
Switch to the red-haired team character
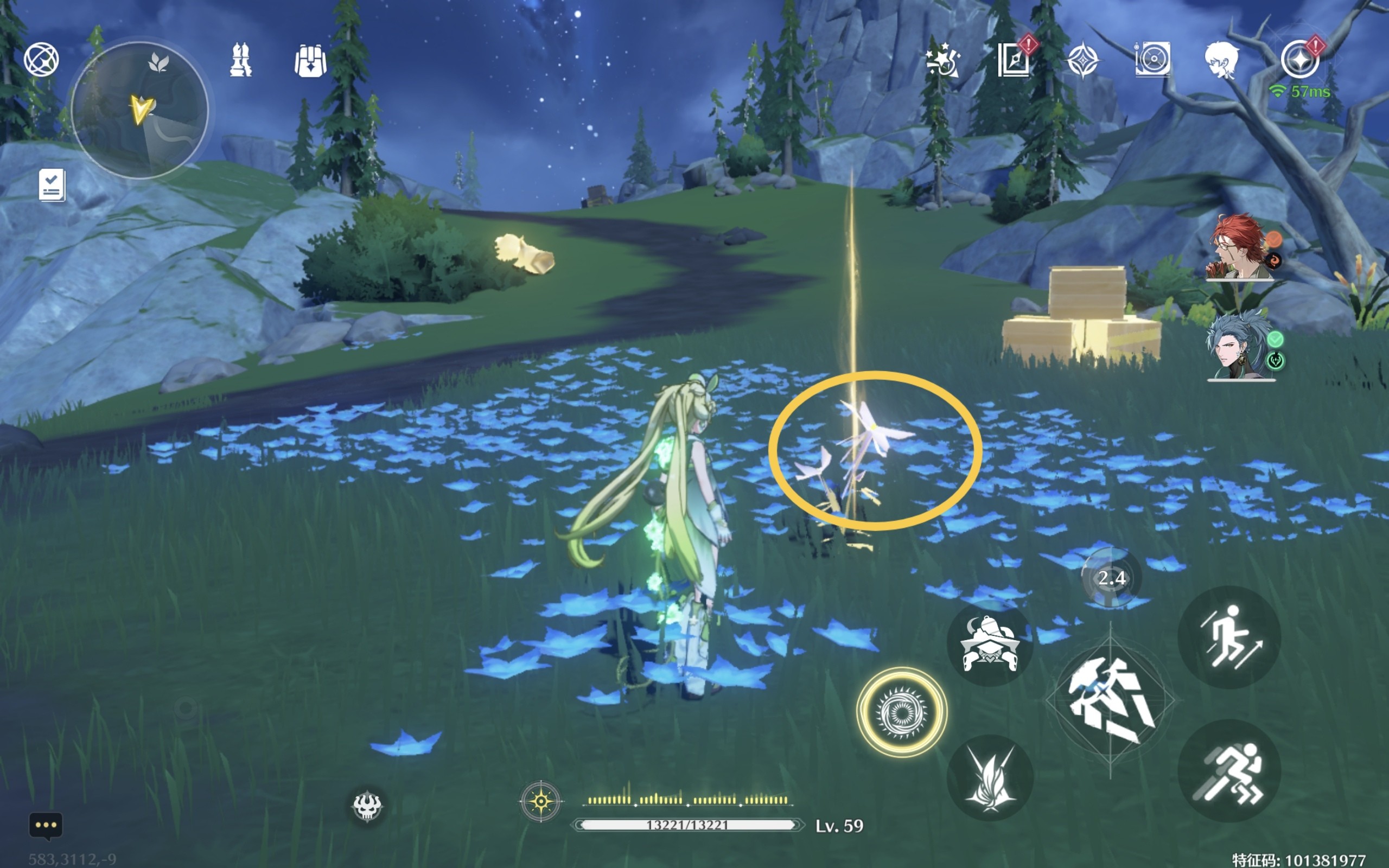[x=1241, y=247]
